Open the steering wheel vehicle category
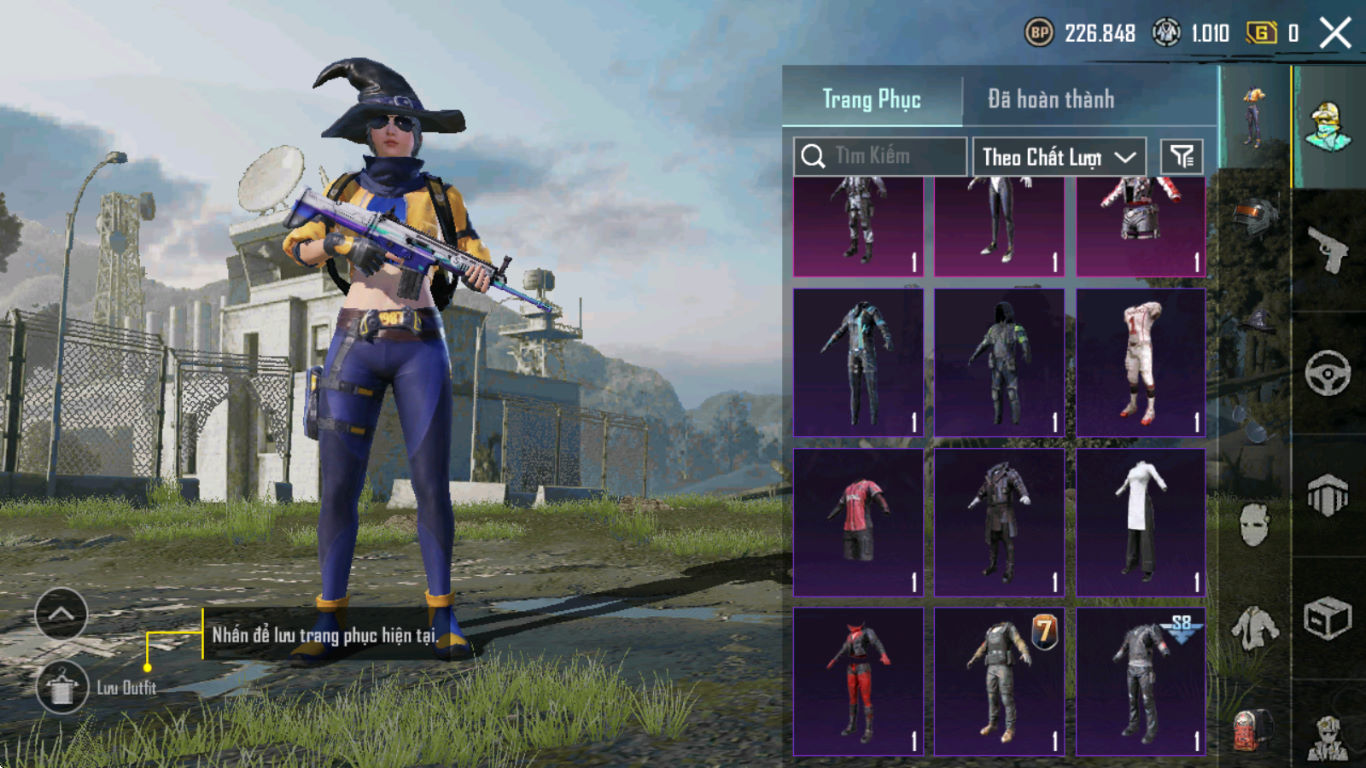 click(x=1328, y=373)
